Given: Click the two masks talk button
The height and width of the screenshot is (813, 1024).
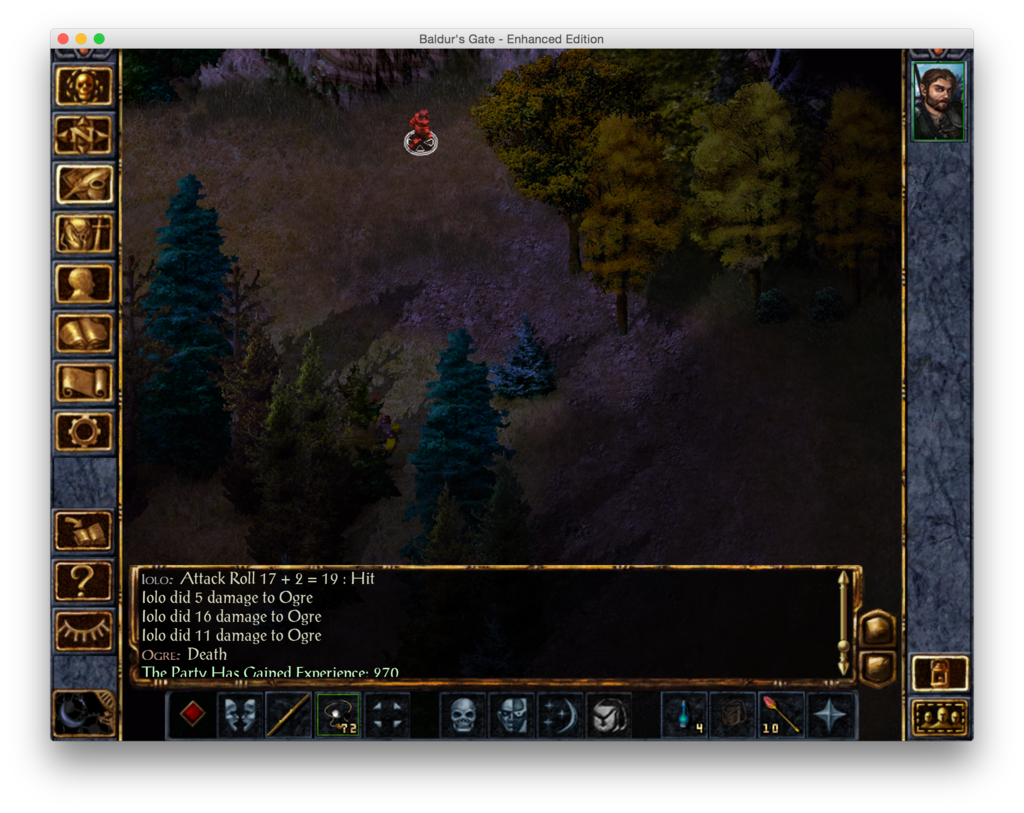Looking at the screenshot, I should [x=241, y=715].
